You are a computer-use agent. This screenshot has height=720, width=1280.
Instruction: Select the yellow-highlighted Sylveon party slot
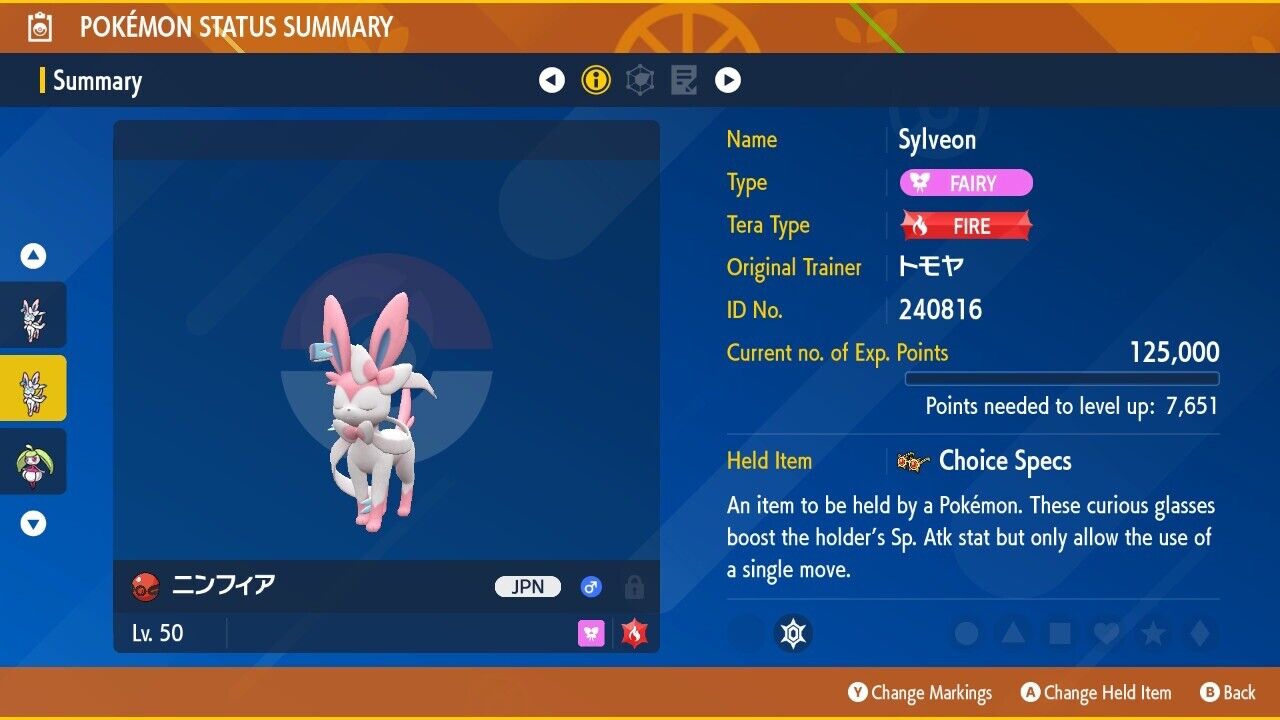[33, 388]
